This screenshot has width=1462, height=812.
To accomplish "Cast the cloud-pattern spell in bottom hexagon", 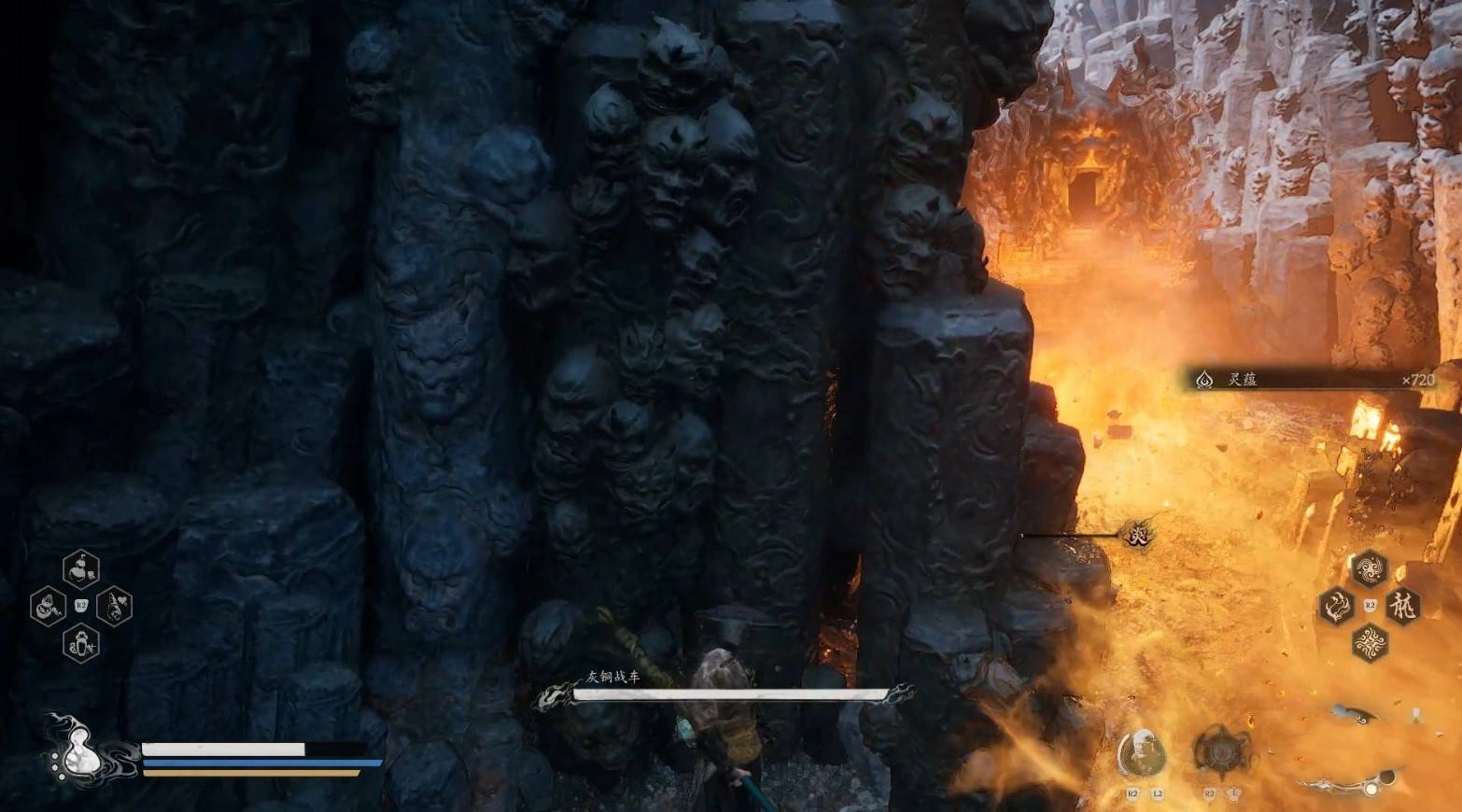I will [1370, 642].
